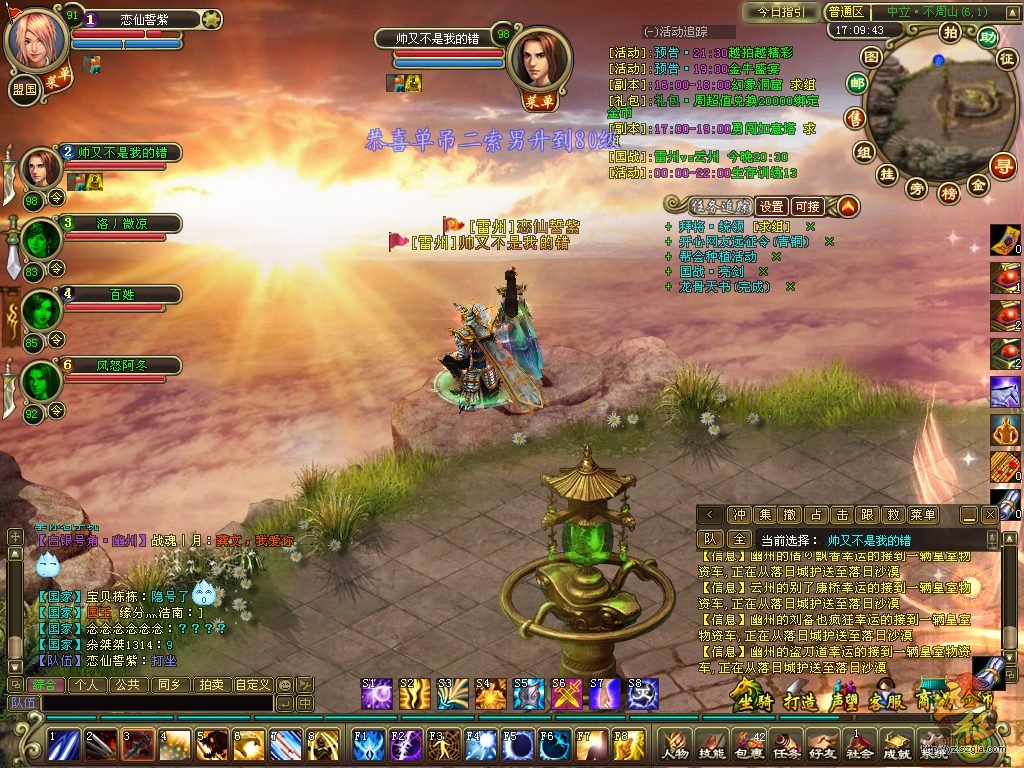This screenshot has width=1024, height=768.
Task: Open the 今日指引 daily guide
Action: (780, 12)
